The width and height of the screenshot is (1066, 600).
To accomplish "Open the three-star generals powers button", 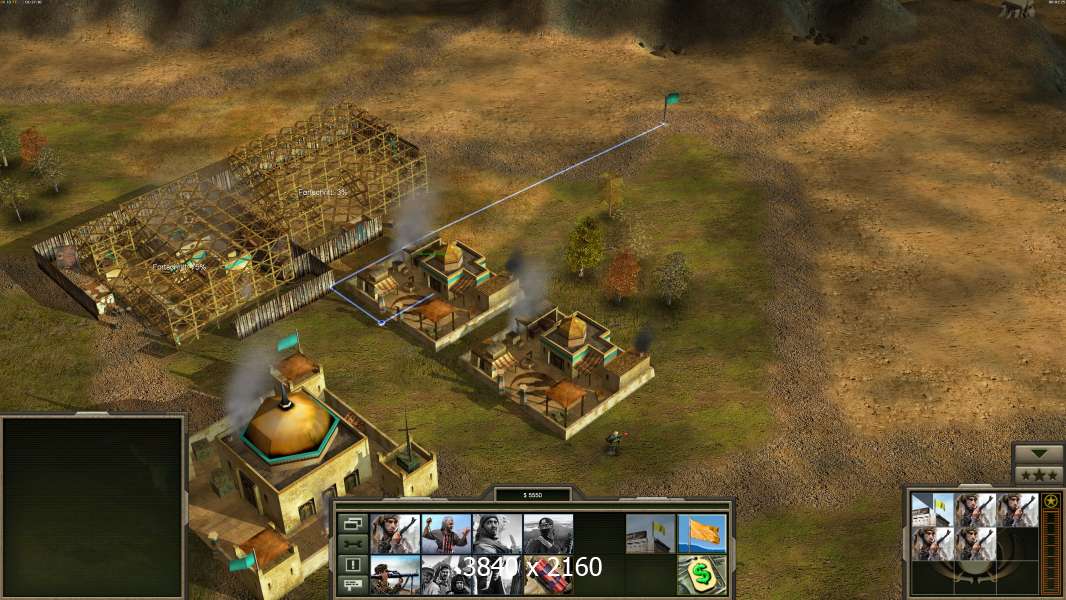I will click(1038, 474).
